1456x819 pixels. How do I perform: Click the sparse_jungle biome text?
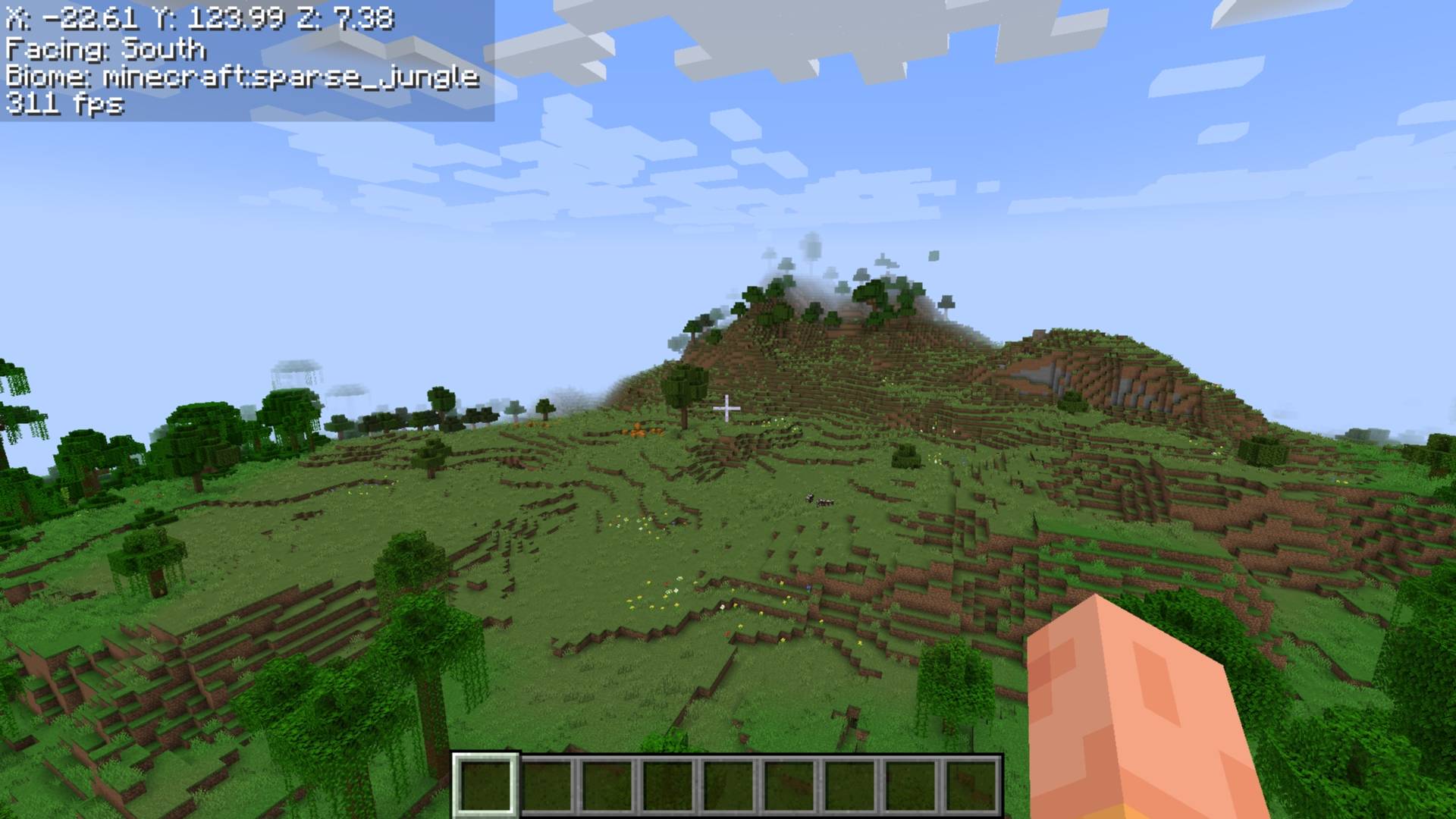point(243,78)
